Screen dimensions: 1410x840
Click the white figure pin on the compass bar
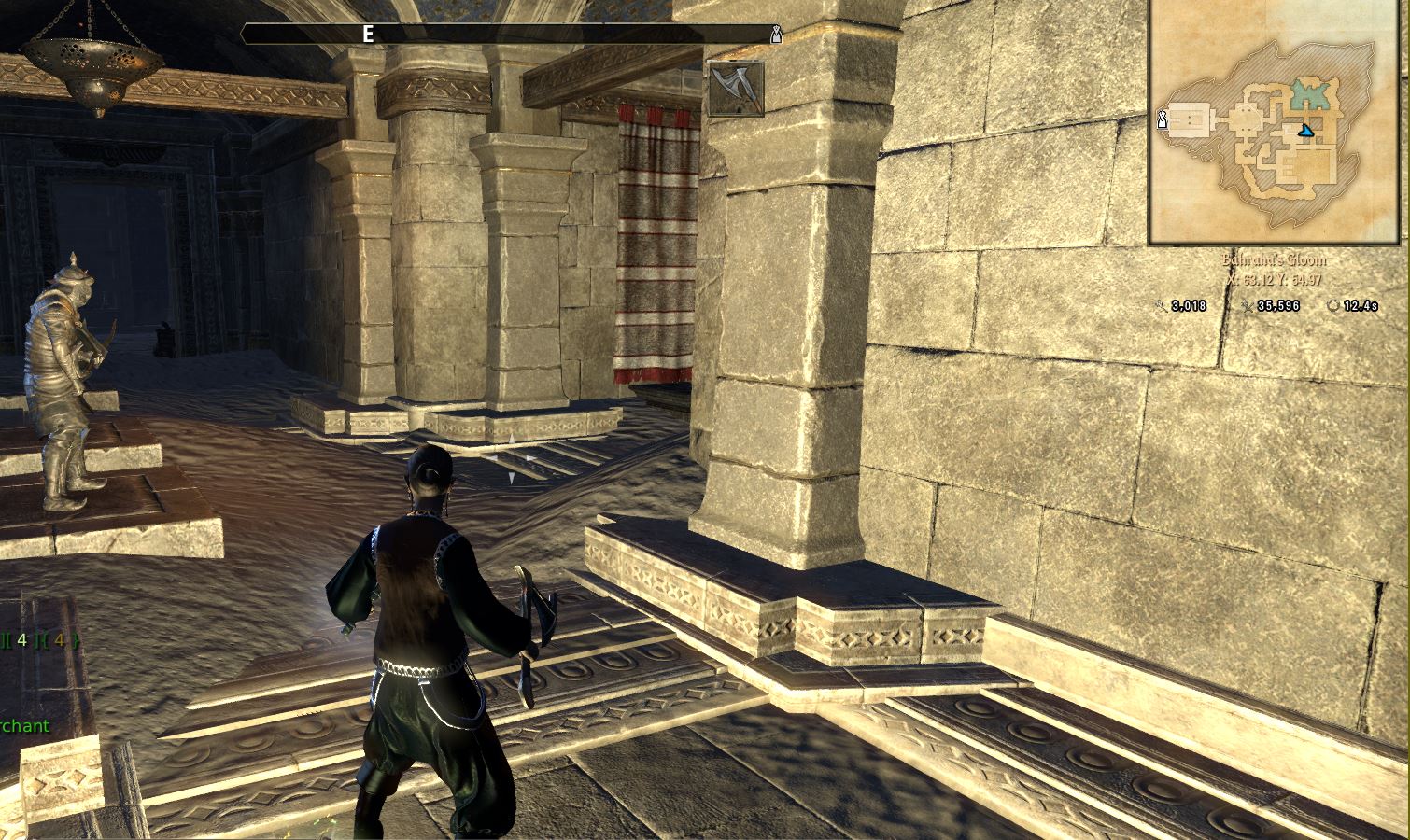pos(775,35)
